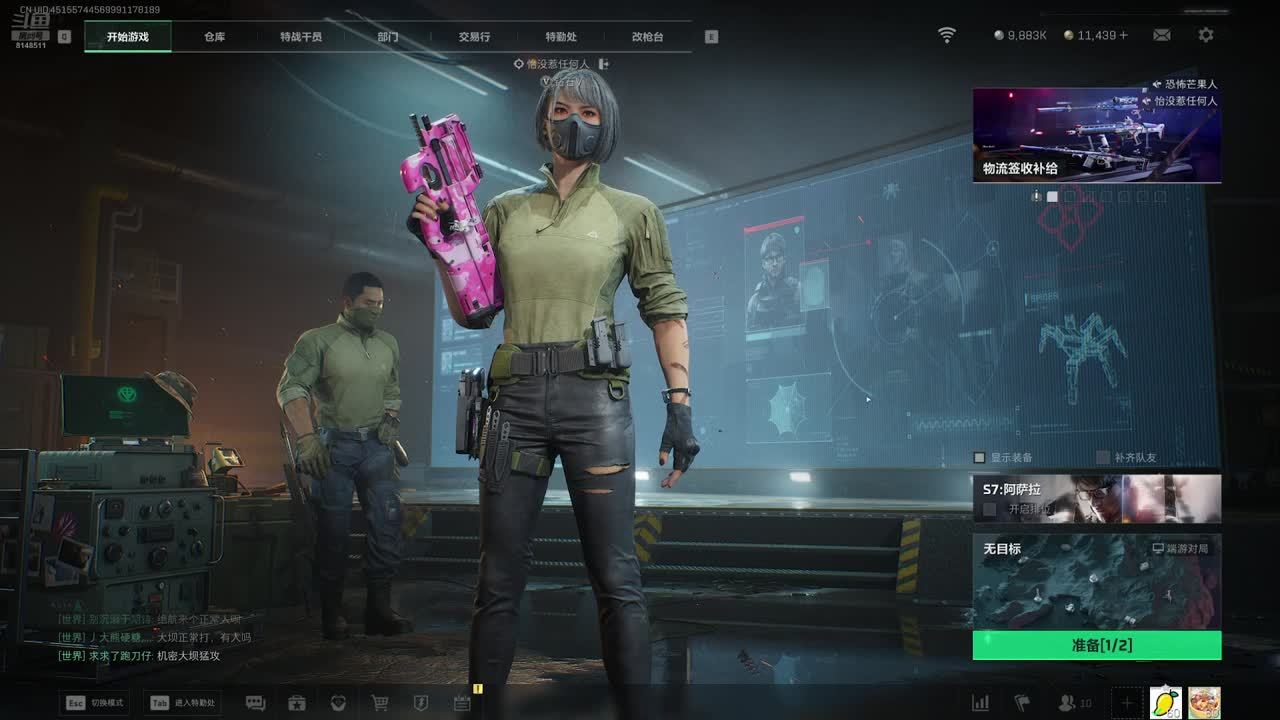Click the plus button to invite teammate
Viewport: 1280px width, 720px height.
coord(1127,703)
